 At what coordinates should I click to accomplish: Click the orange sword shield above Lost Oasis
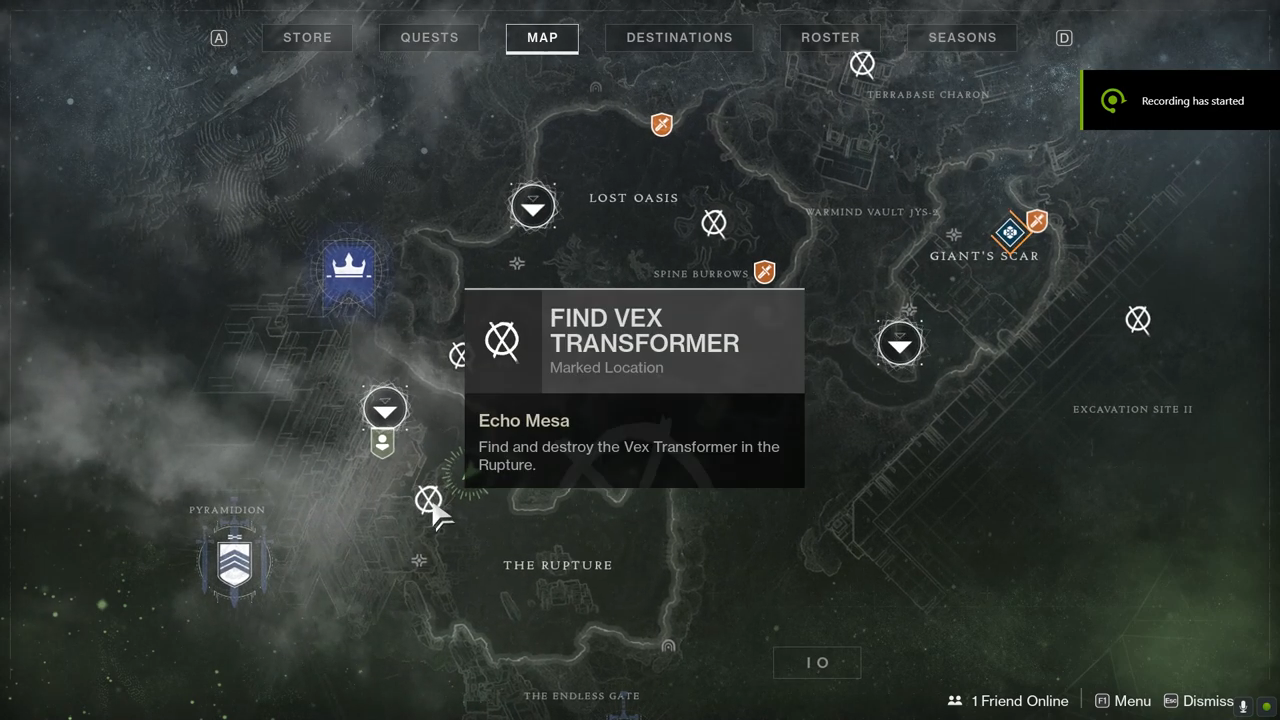661,125
